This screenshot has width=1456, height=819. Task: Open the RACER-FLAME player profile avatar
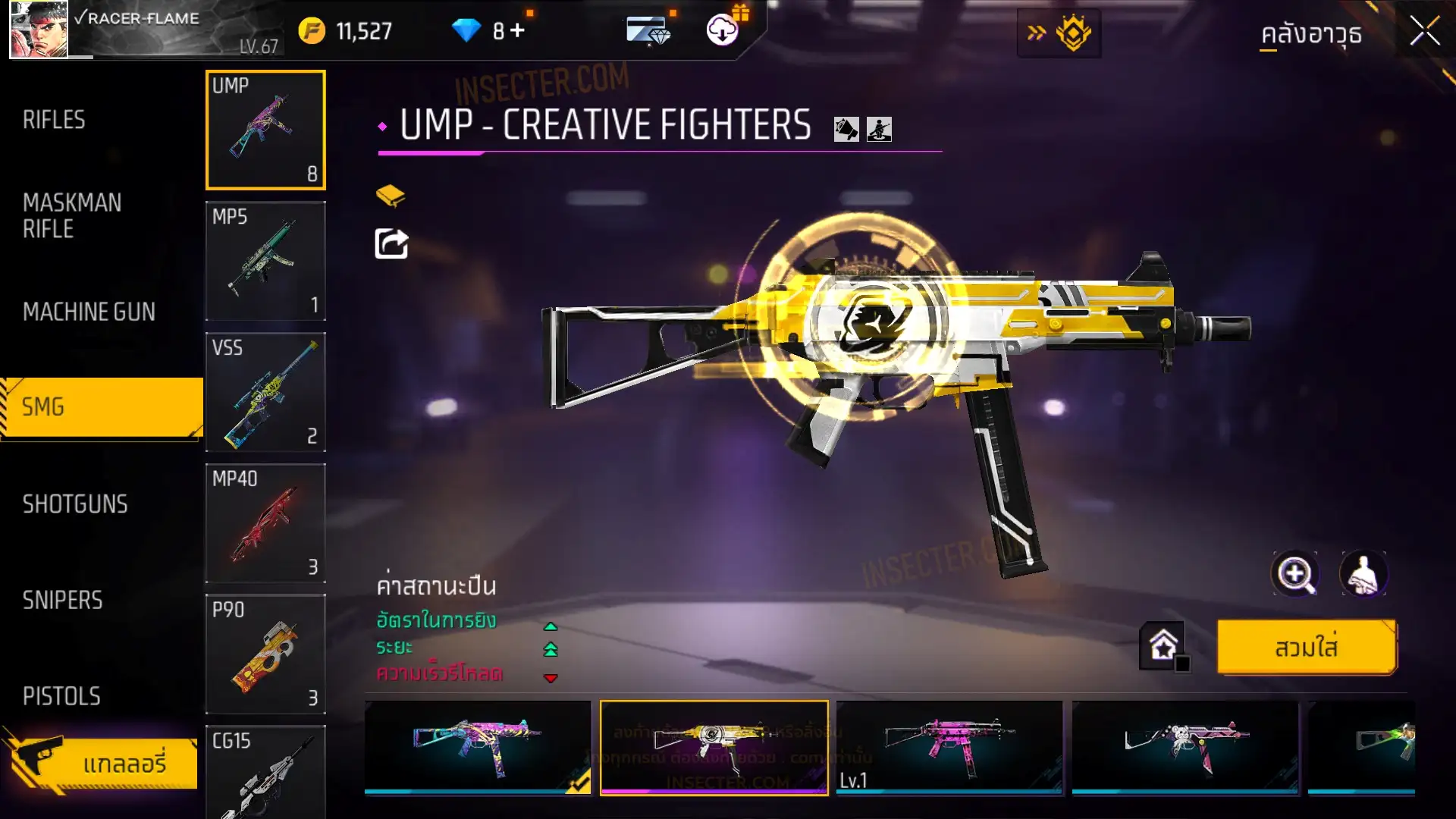click(39, 30)
